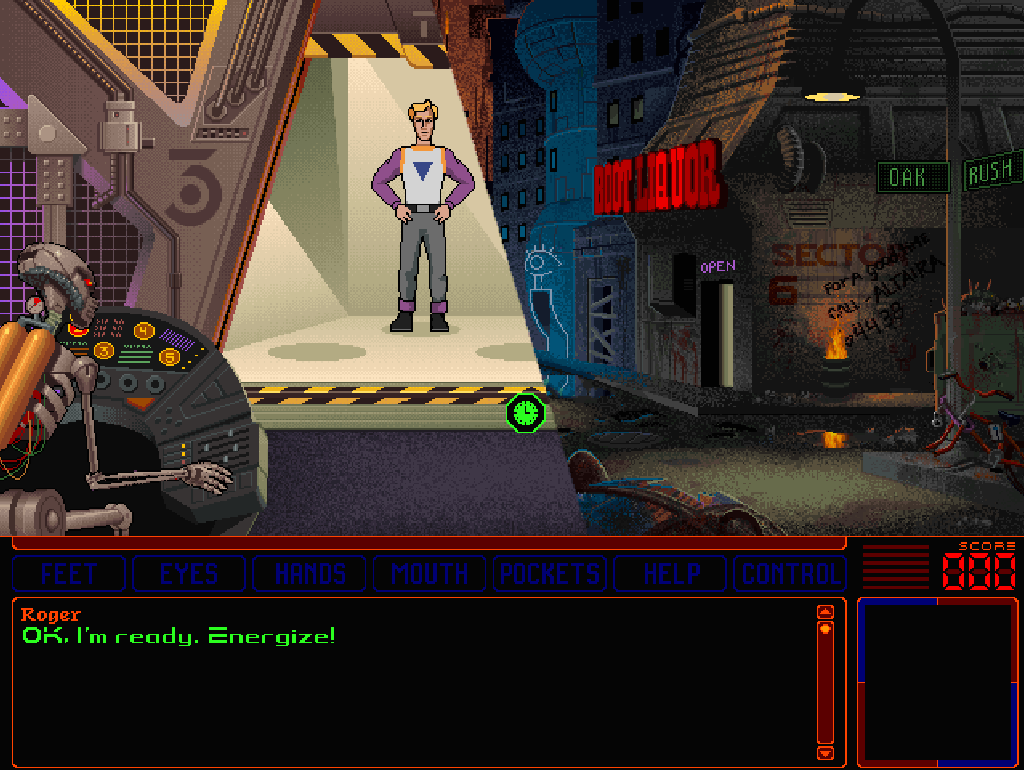1024x770 pixels.
Task: Activate the HANDS action button
Action: coord(310,574)
